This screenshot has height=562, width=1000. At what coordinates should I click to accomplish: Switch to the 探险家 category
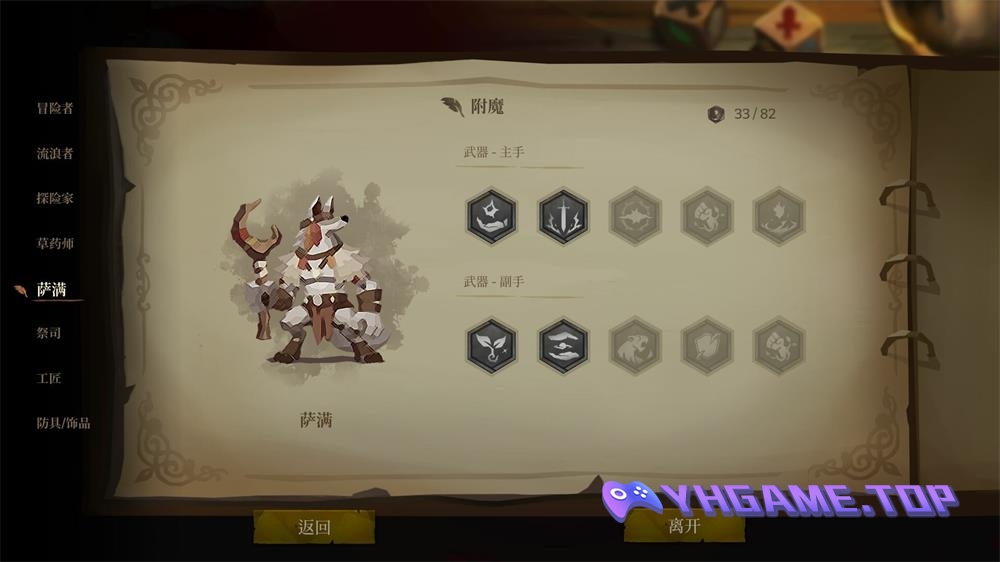[55, 198]
